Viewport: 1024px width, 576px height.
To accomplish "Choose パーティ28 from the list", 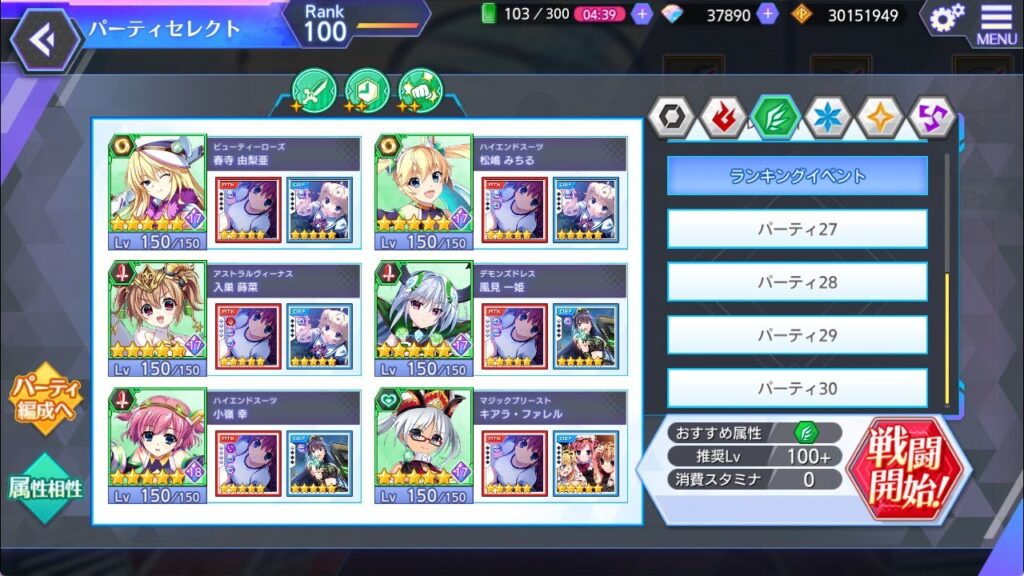I will [x=797, y=282].
